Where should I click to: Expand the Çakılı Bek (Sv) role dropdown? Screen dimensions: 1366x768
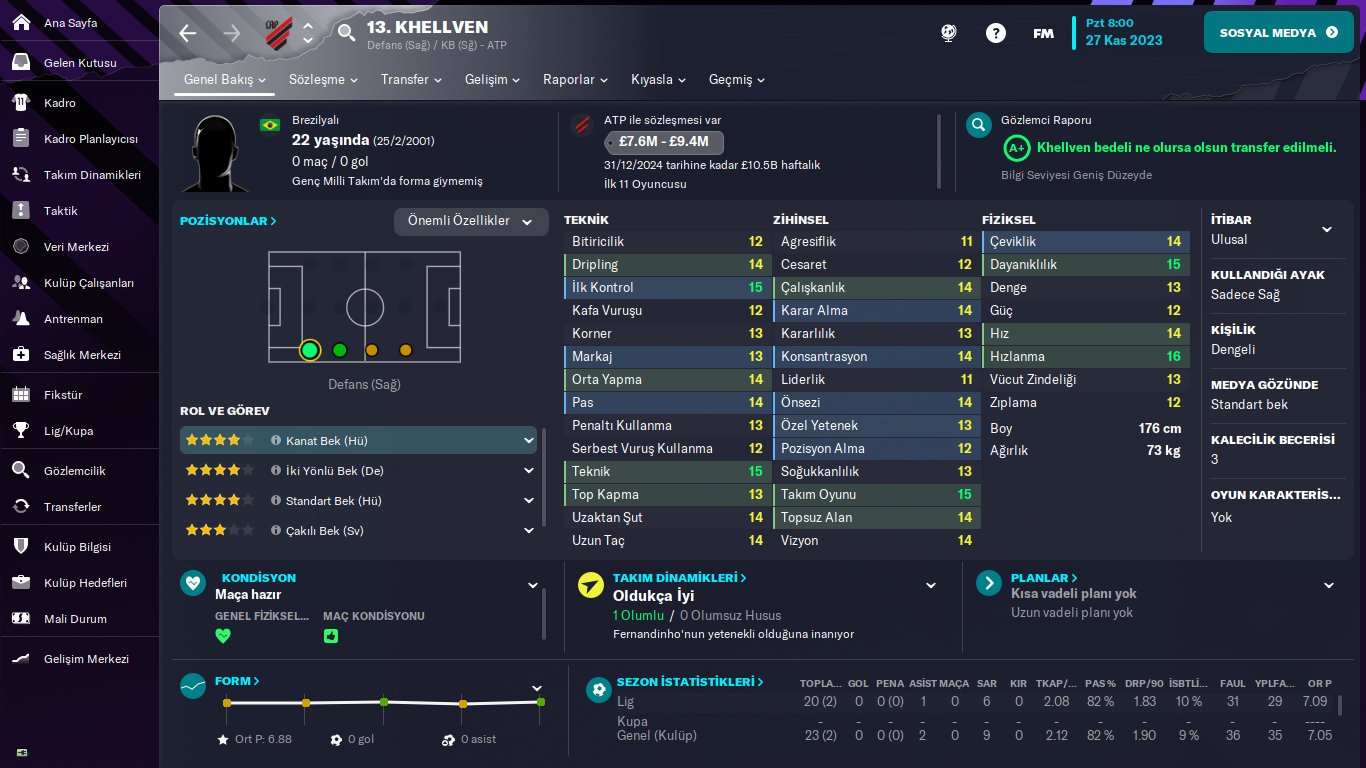tap(529, 530)
